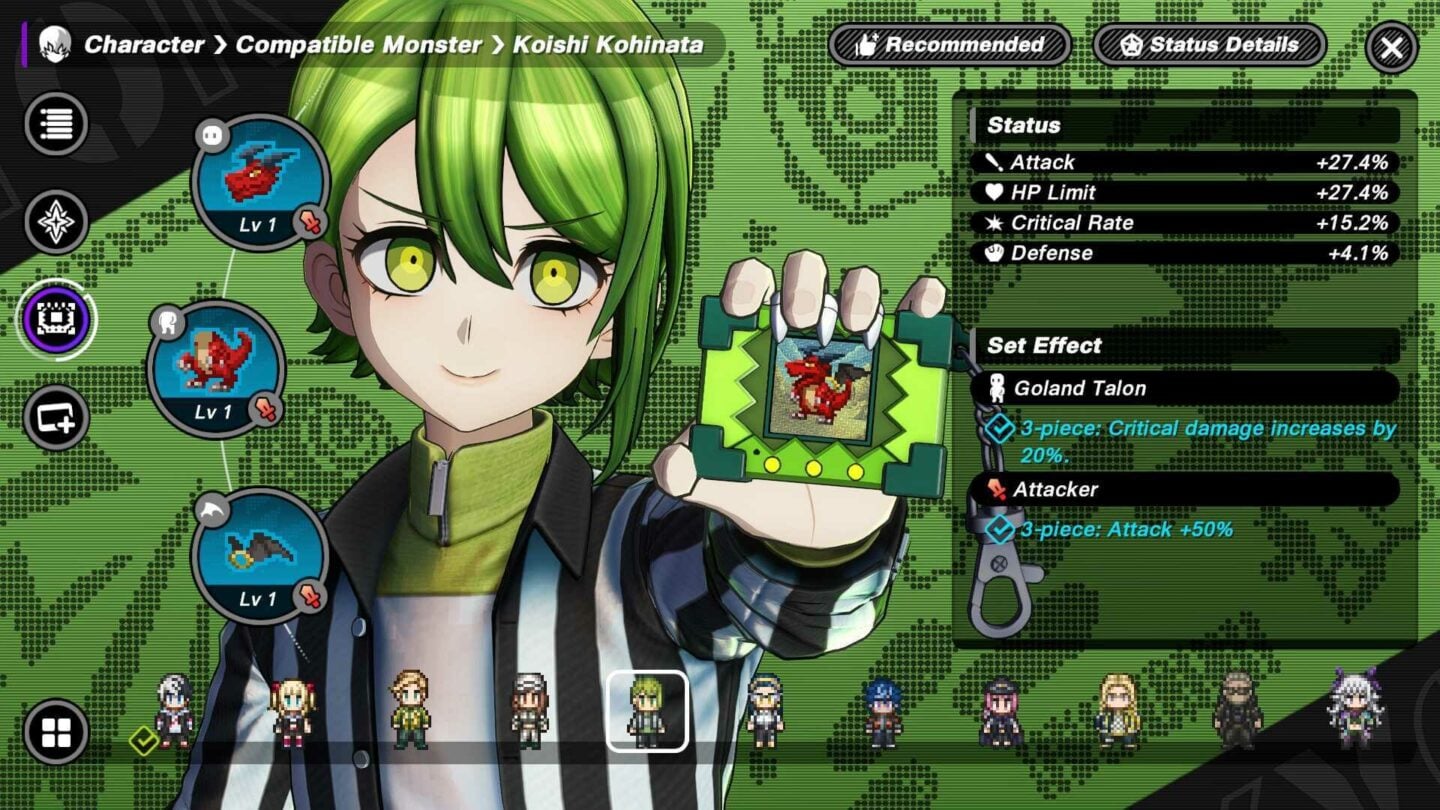Open the list menu icon in sidebar

point(55,122)
